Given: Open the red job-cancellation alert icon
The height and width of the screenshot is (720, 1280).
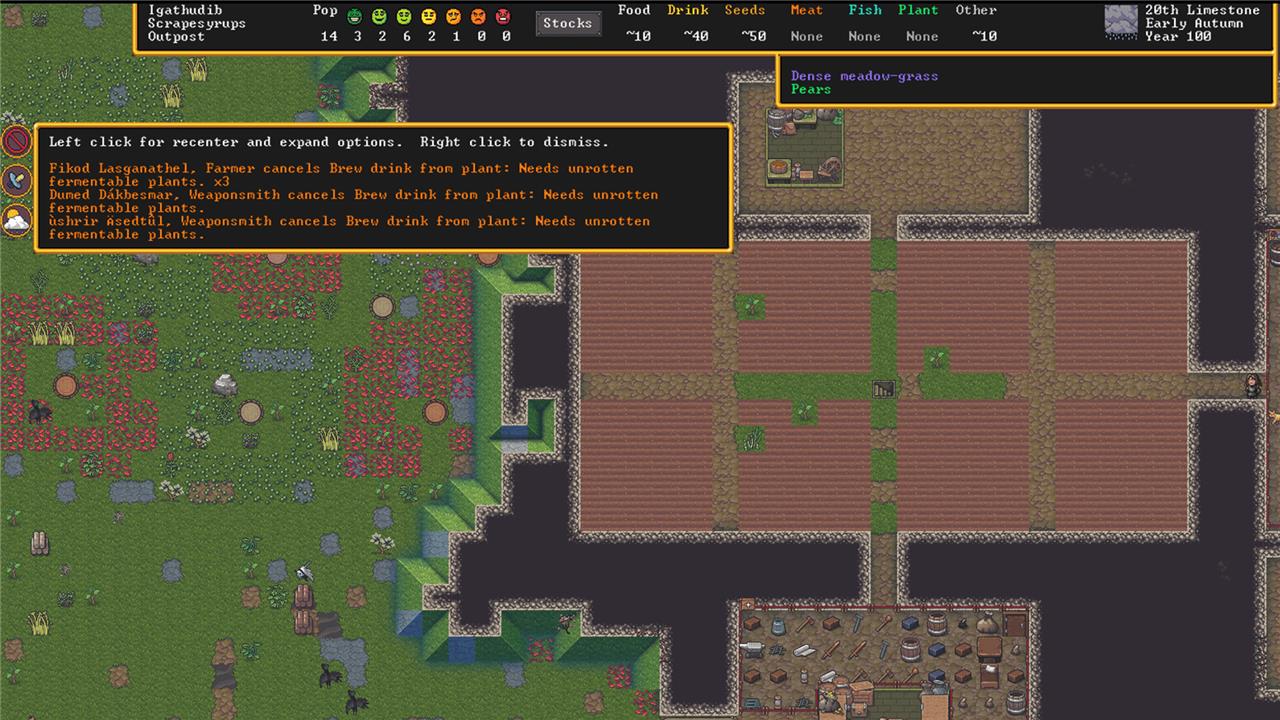Looking at the screenshot, I should tap(16, 141).
